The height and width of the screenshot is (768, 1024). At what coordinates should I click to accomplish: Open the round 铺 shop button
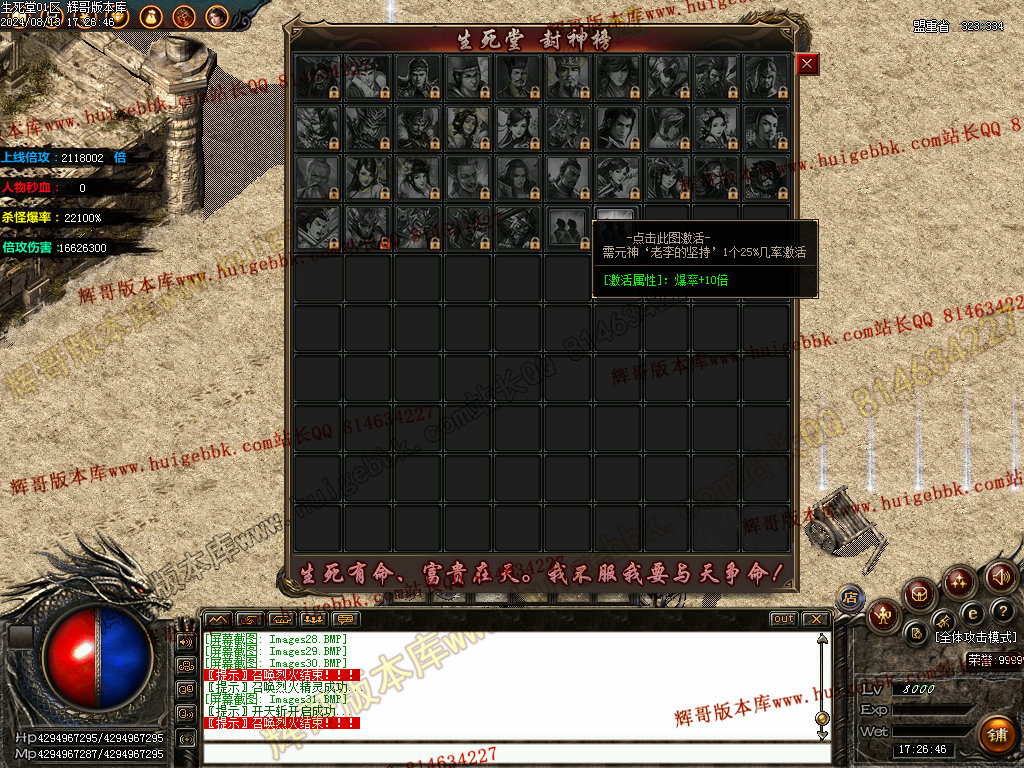pyautogui.click(x=997, y=734)
